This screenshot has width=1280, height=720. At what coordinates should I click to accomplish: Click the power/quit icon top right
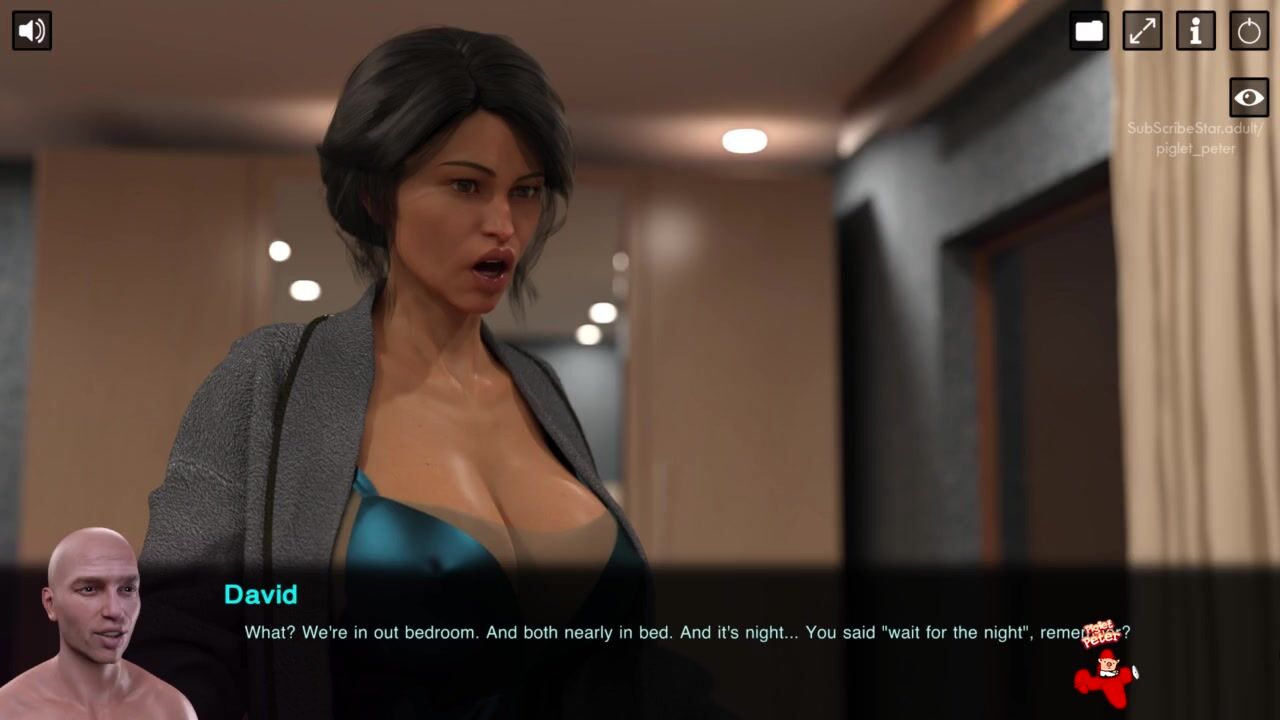[x=1248, y=30]
